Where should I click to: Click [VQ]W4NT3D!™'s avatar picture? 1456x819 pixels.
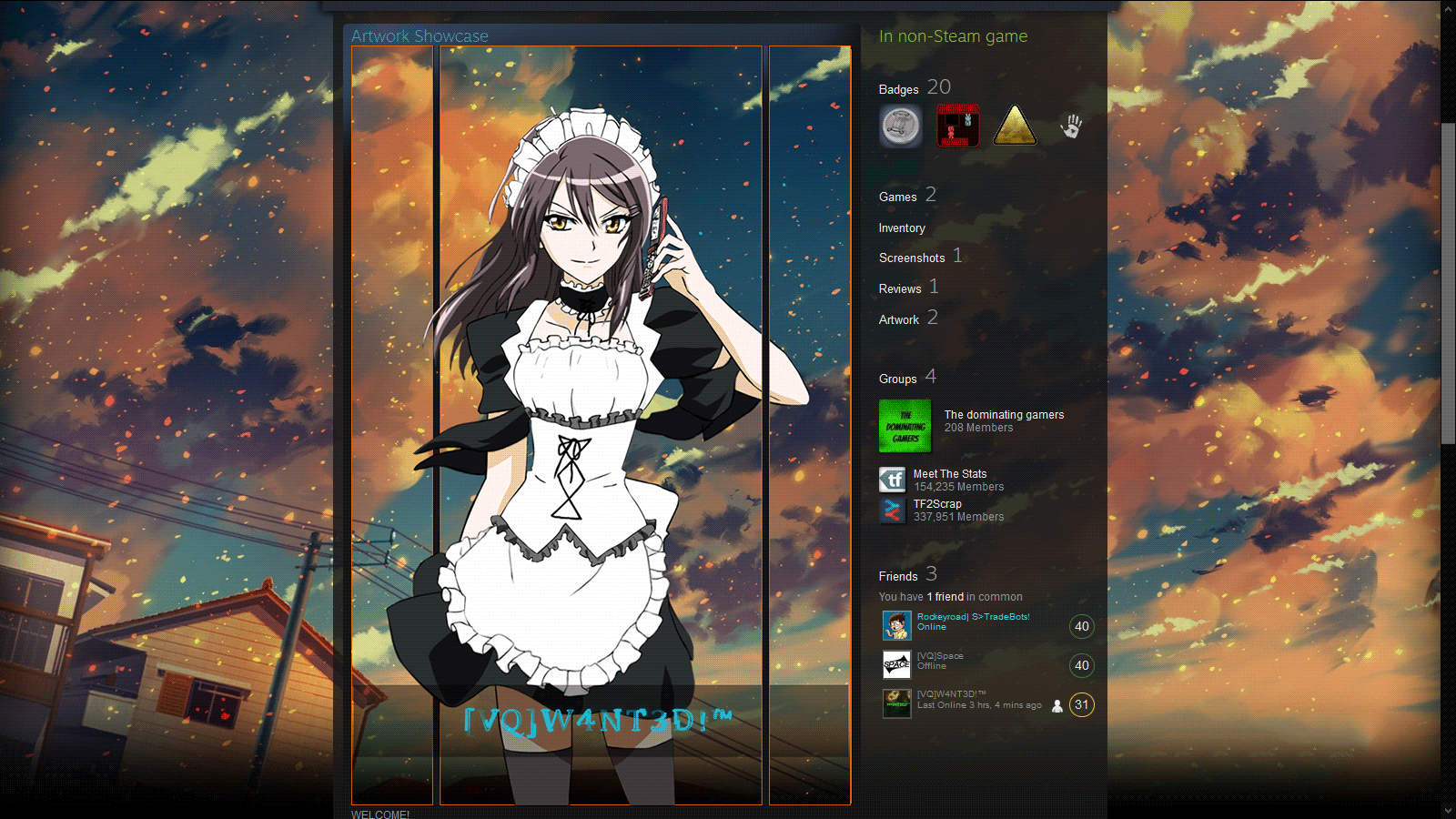[897, 703]
